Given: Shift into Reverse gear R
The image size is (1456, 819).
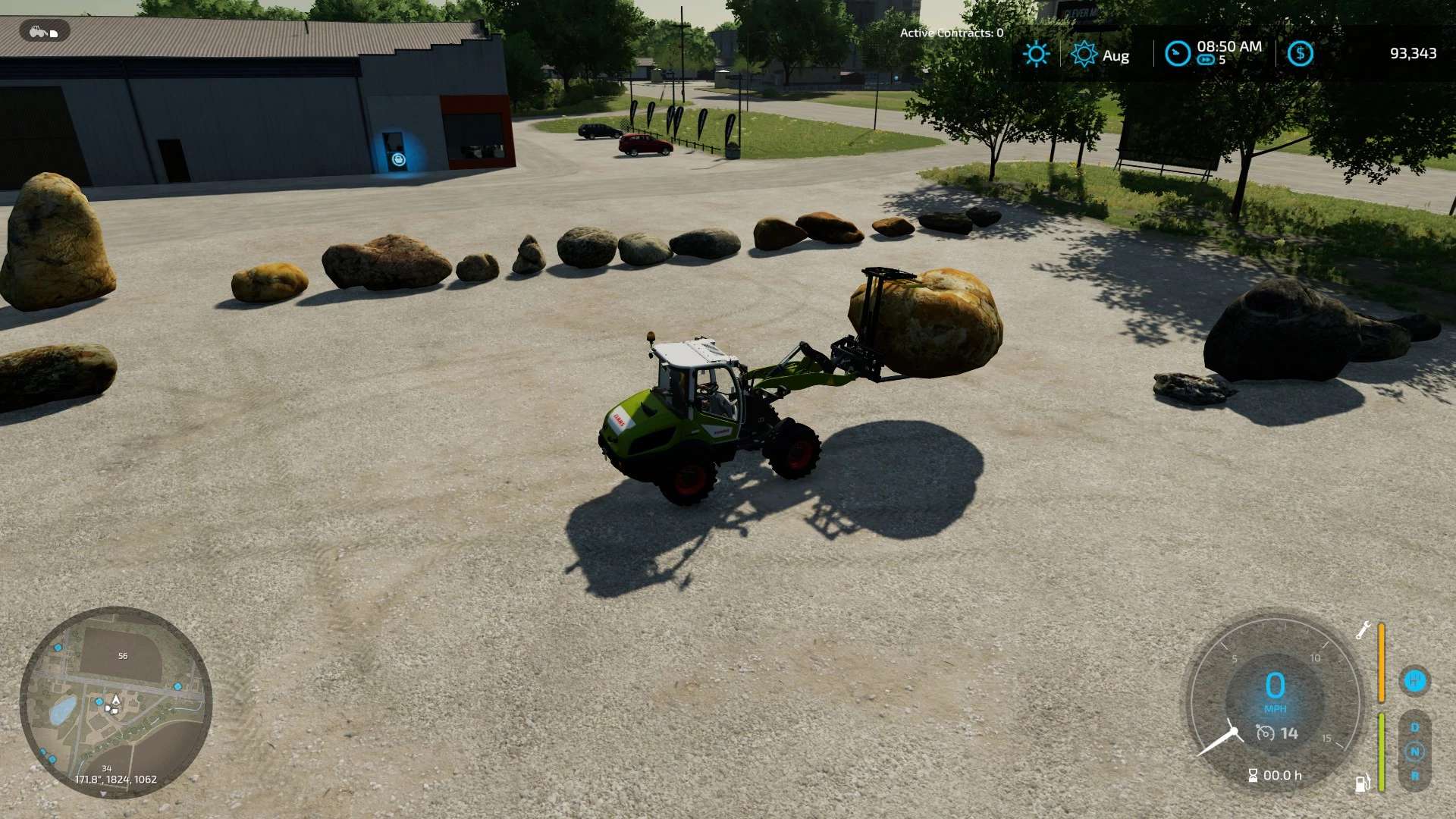Looking at the screenshot, I should (x=1414, y=776).
